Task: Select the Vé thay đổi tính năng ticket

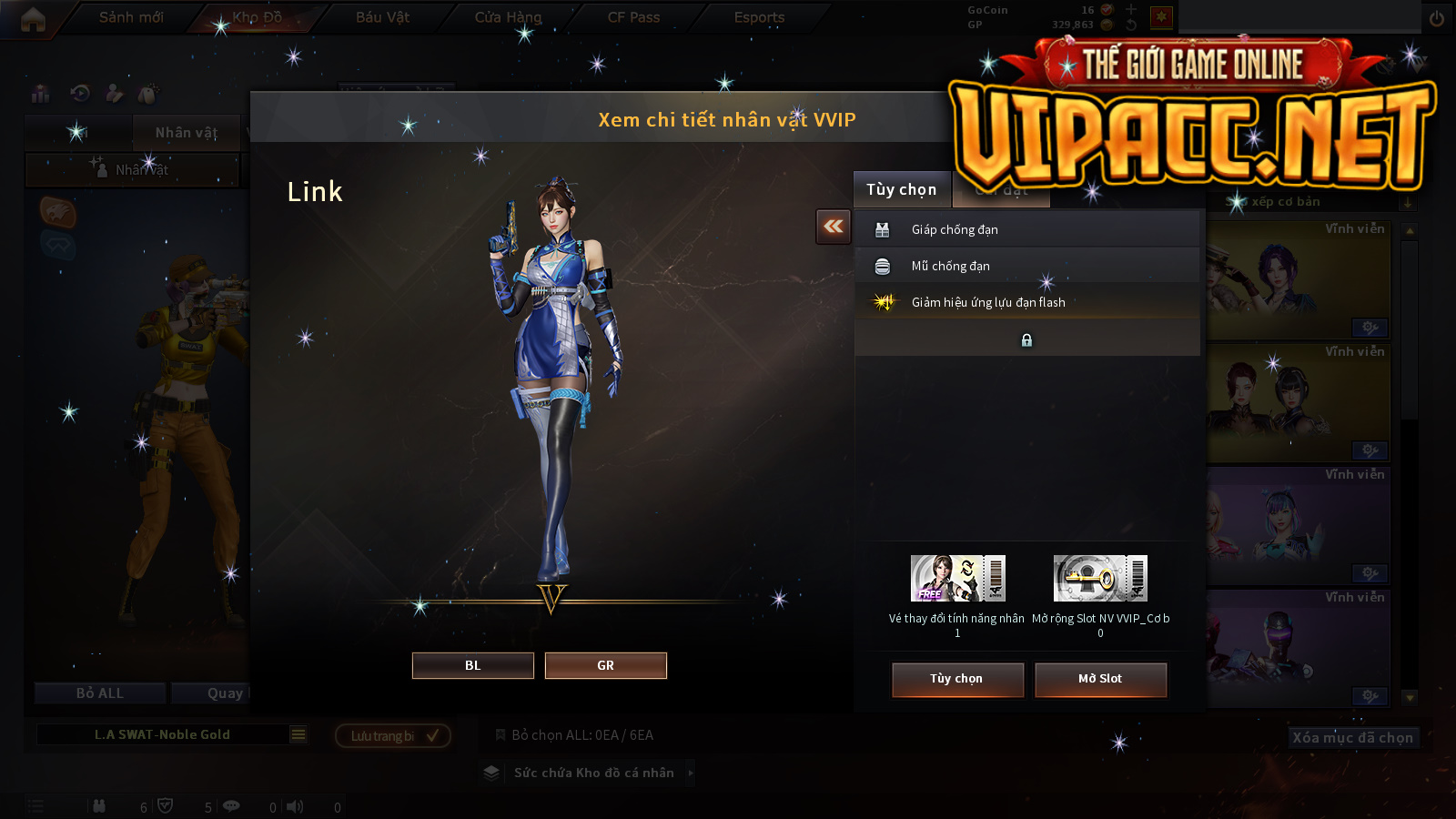Action: (957, 579)
